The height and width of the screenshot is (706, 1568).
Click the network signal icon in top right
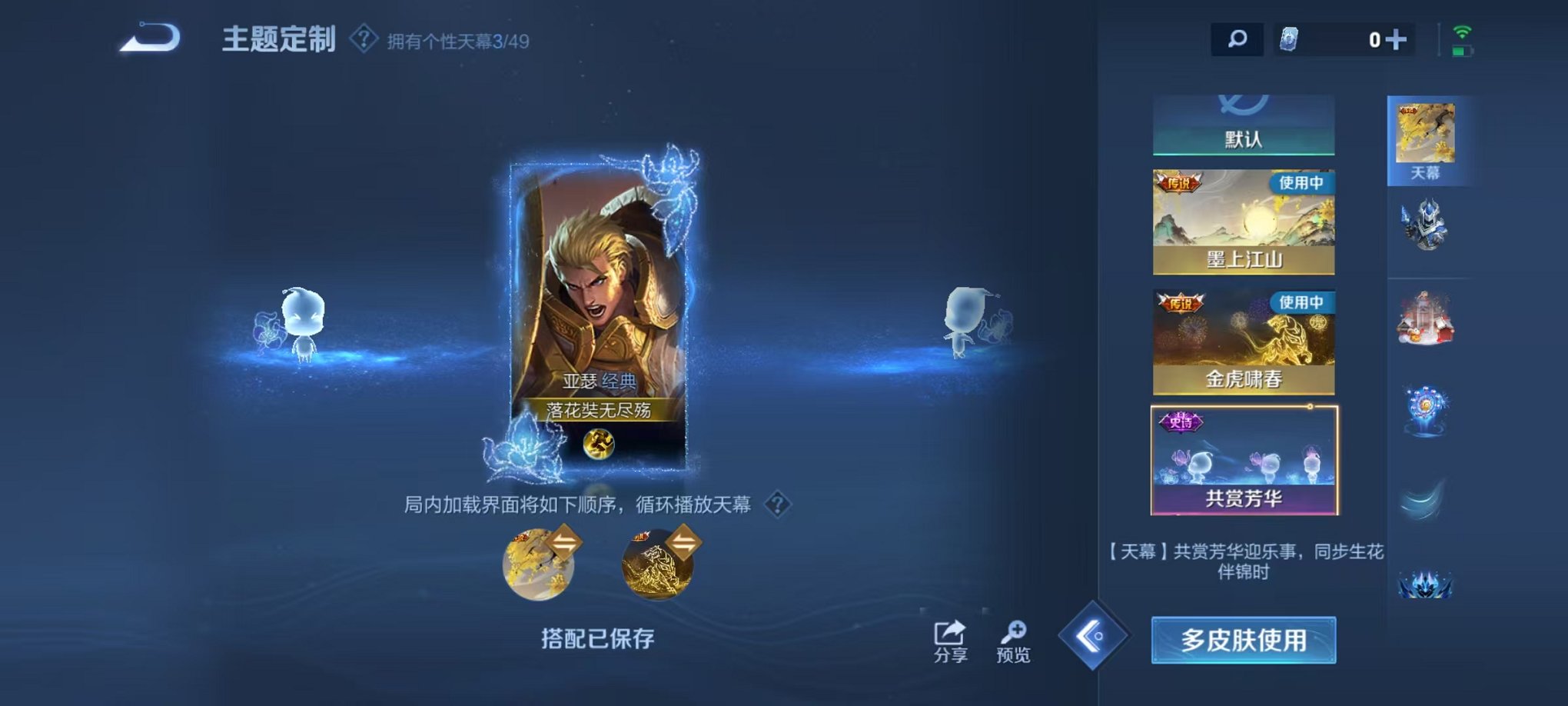(1464, 34)
